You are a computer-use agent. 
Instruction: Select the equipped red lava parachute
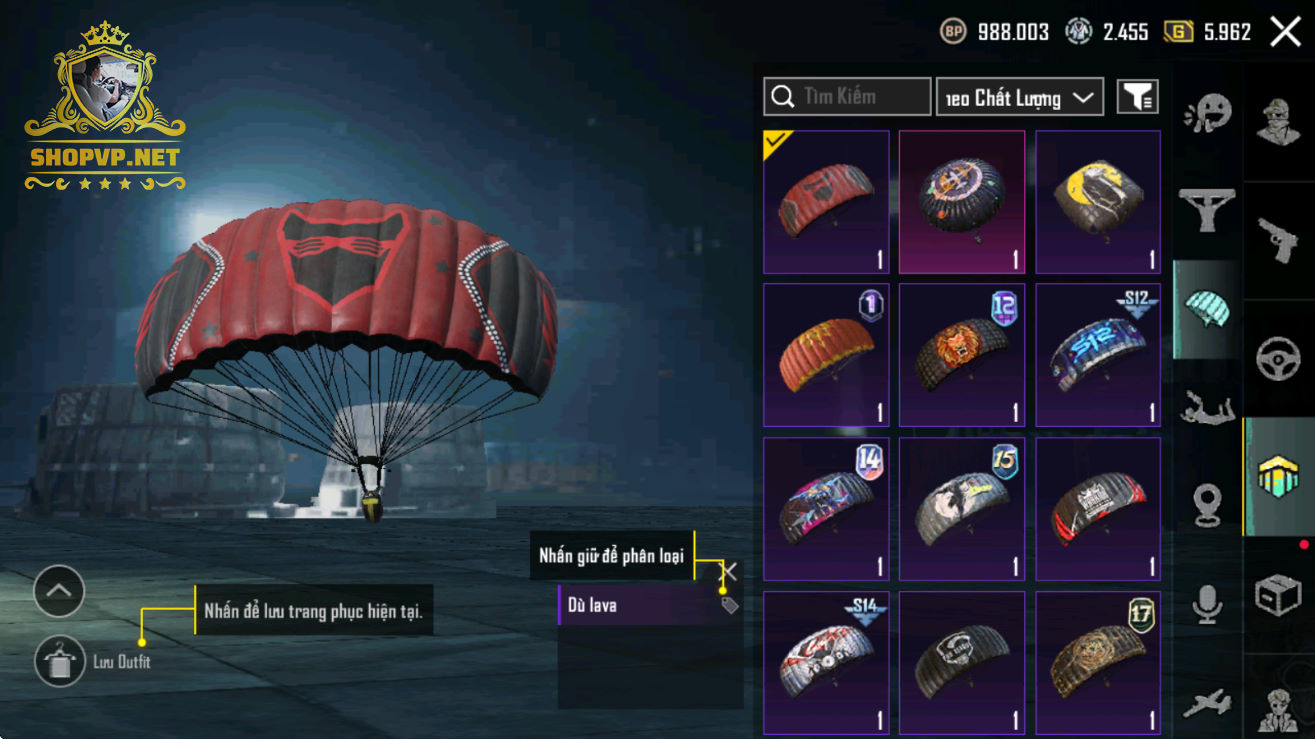826,202
